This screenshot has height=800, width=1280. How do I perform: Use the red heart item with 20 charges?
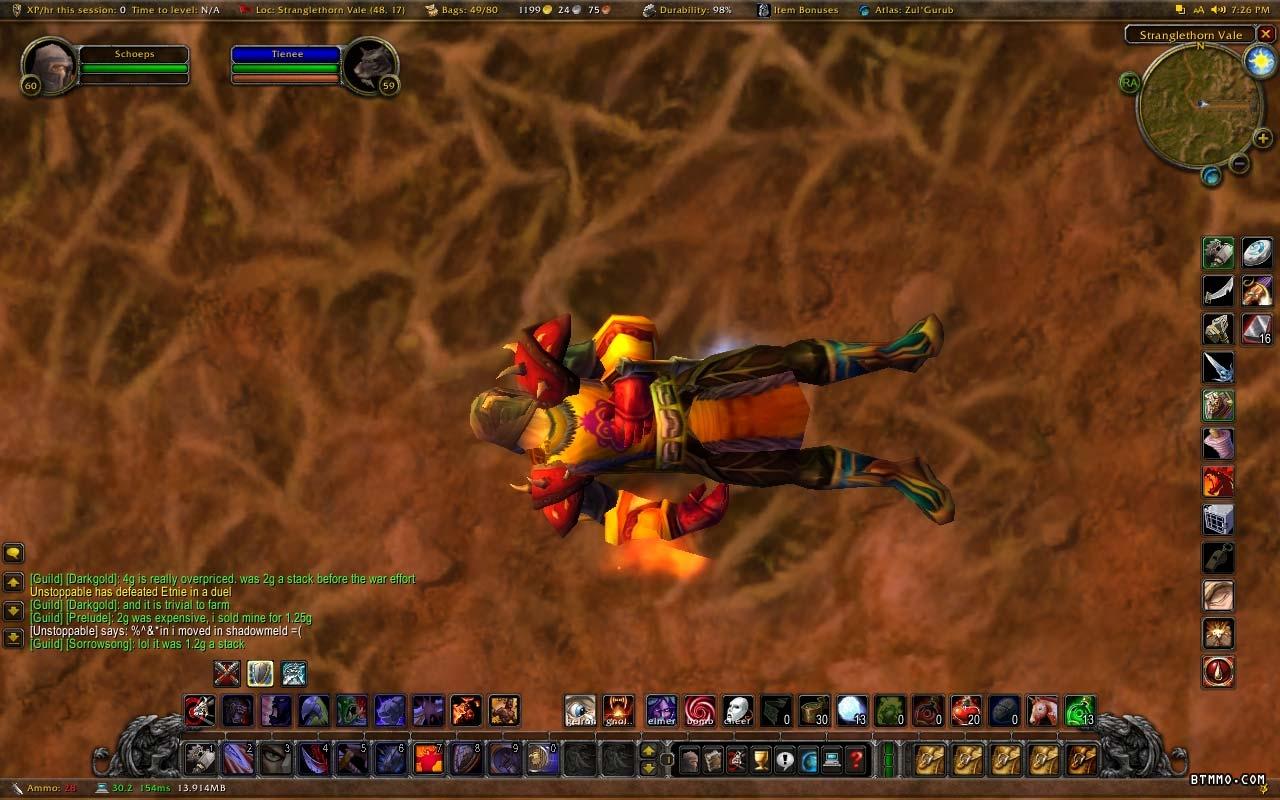(x=966, y=710)
